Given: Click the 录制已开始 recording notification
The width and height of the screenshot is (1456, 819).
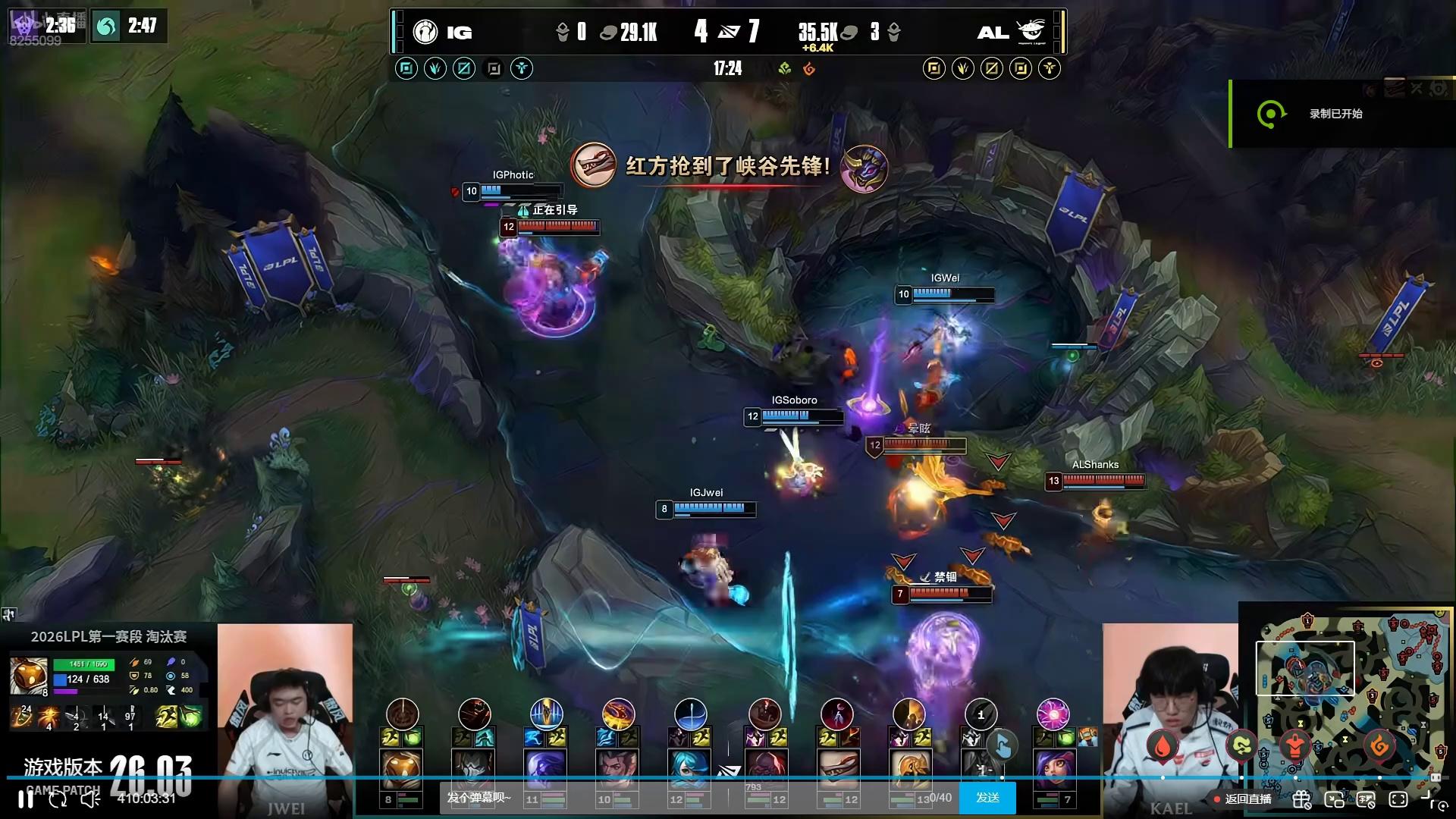Looking at the screenshot, I should coord(1335,114).
